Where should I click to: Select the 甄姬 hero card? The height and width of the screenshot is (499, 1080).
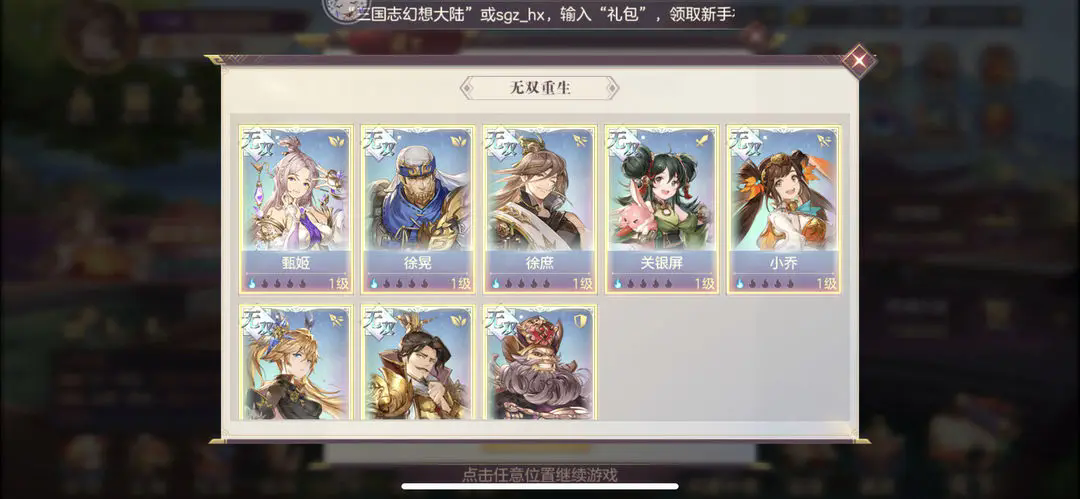coord(296,209)
